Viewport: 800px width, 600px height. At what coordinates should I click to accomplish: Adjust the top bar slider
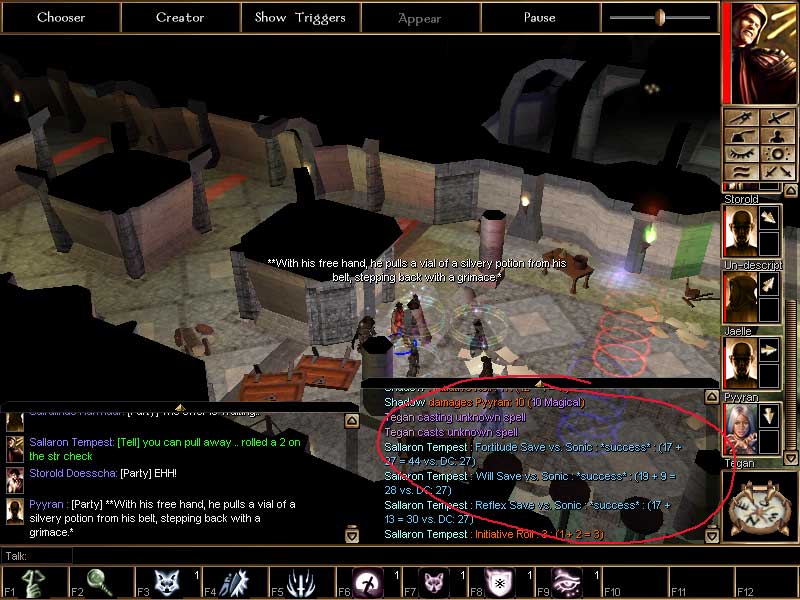point(660,17)
